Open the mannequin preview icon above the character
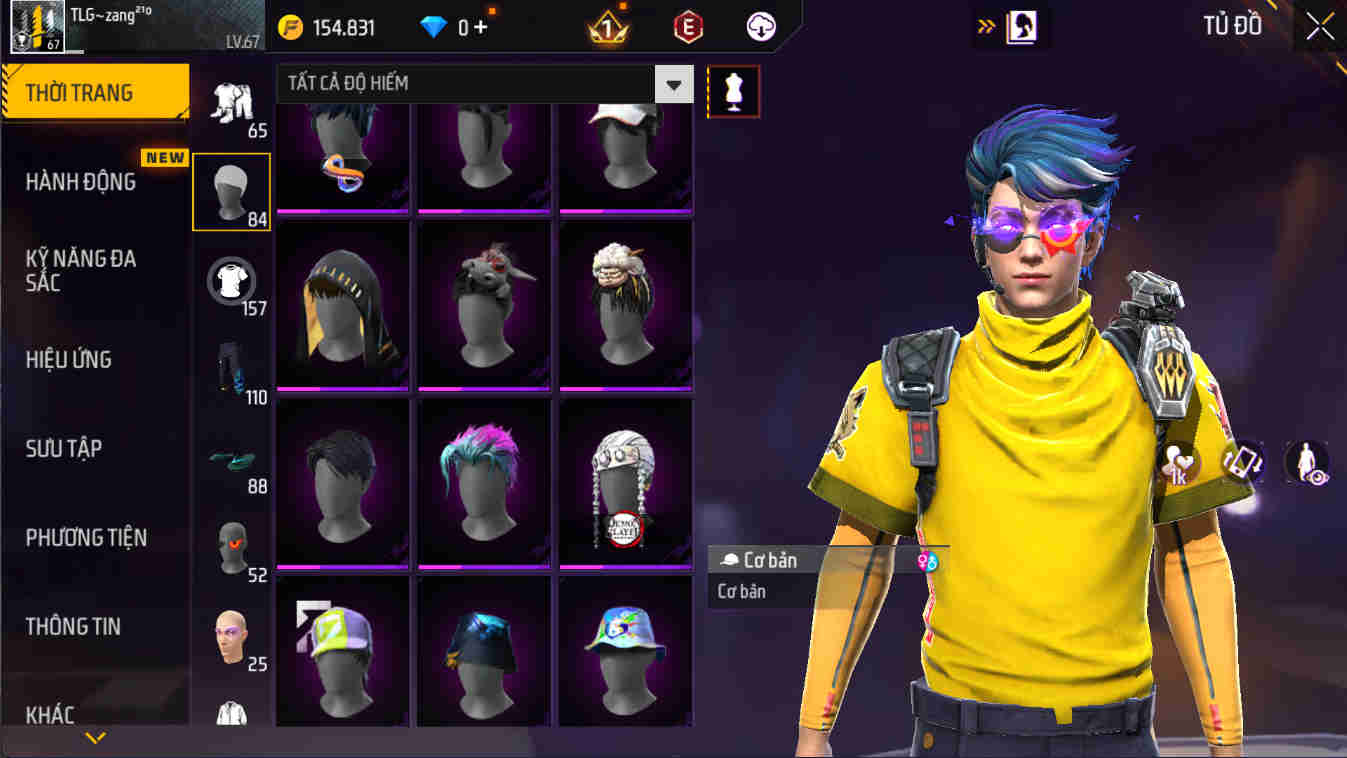The height and width of the screenshot is (758, 1347). click(734, 90)
